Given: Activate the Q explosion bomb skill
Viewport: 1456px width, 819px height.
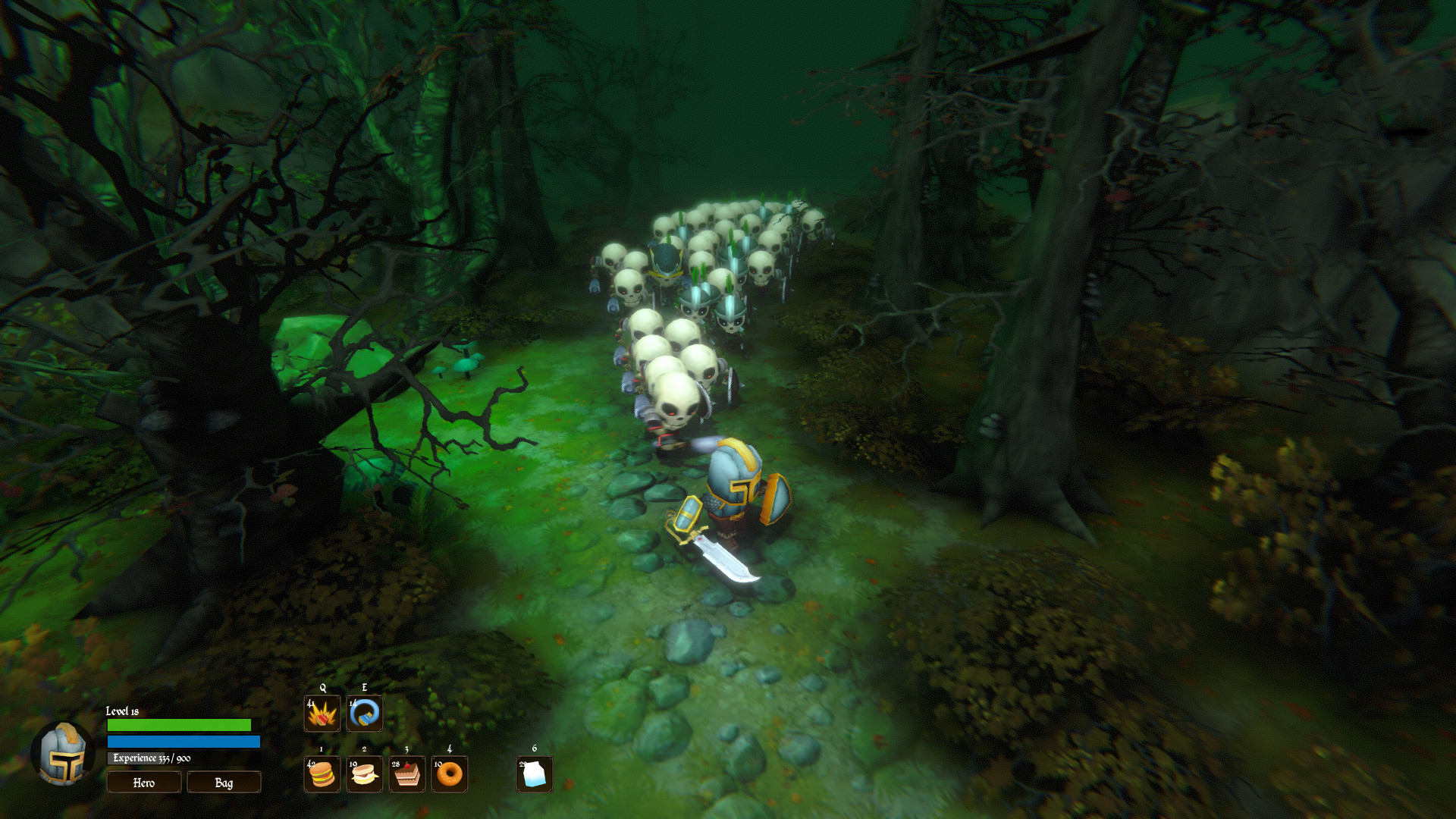Looking at the screenshot, I should (322, 714).
